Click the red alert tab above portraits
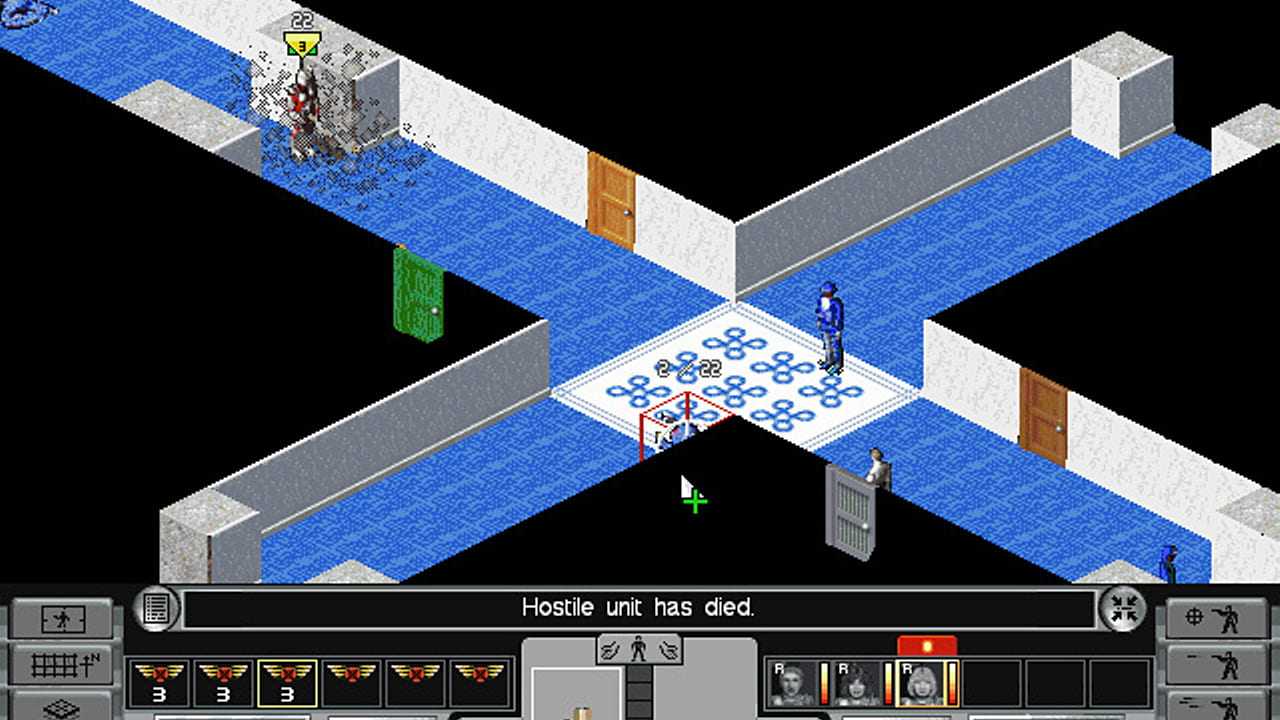The height and width of the screenshot is (720, 1280). coord(926,646)
